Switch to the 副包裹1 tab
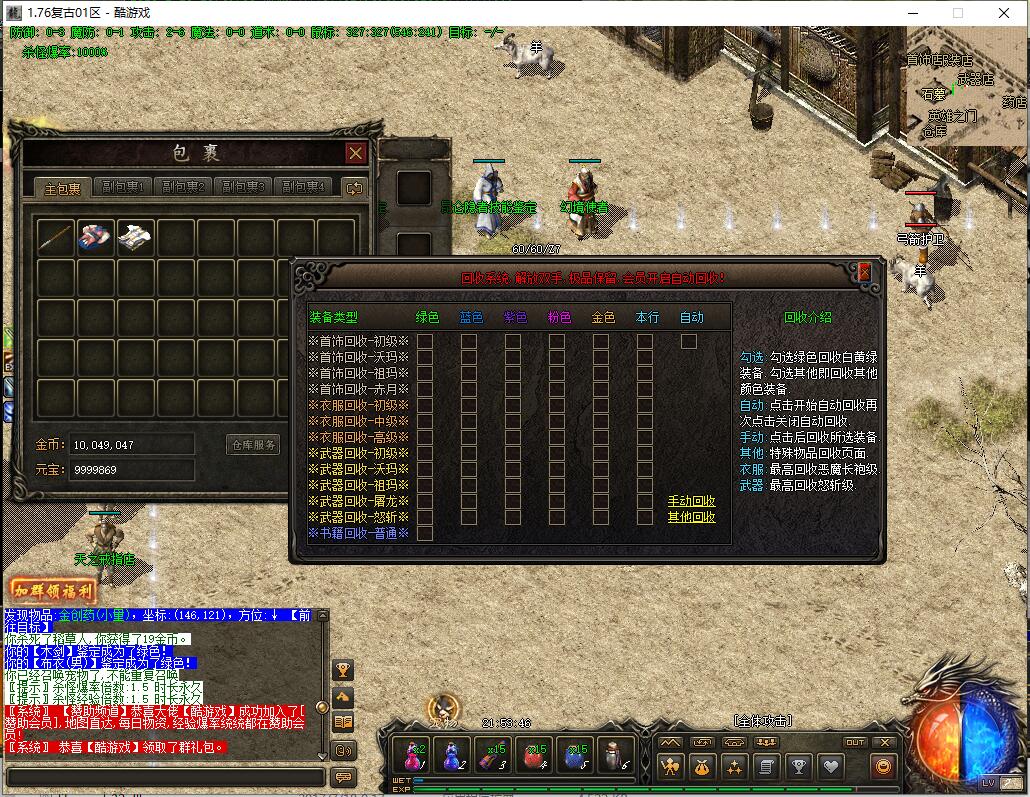Screen dimensions: 1030x797 point(122,187)
